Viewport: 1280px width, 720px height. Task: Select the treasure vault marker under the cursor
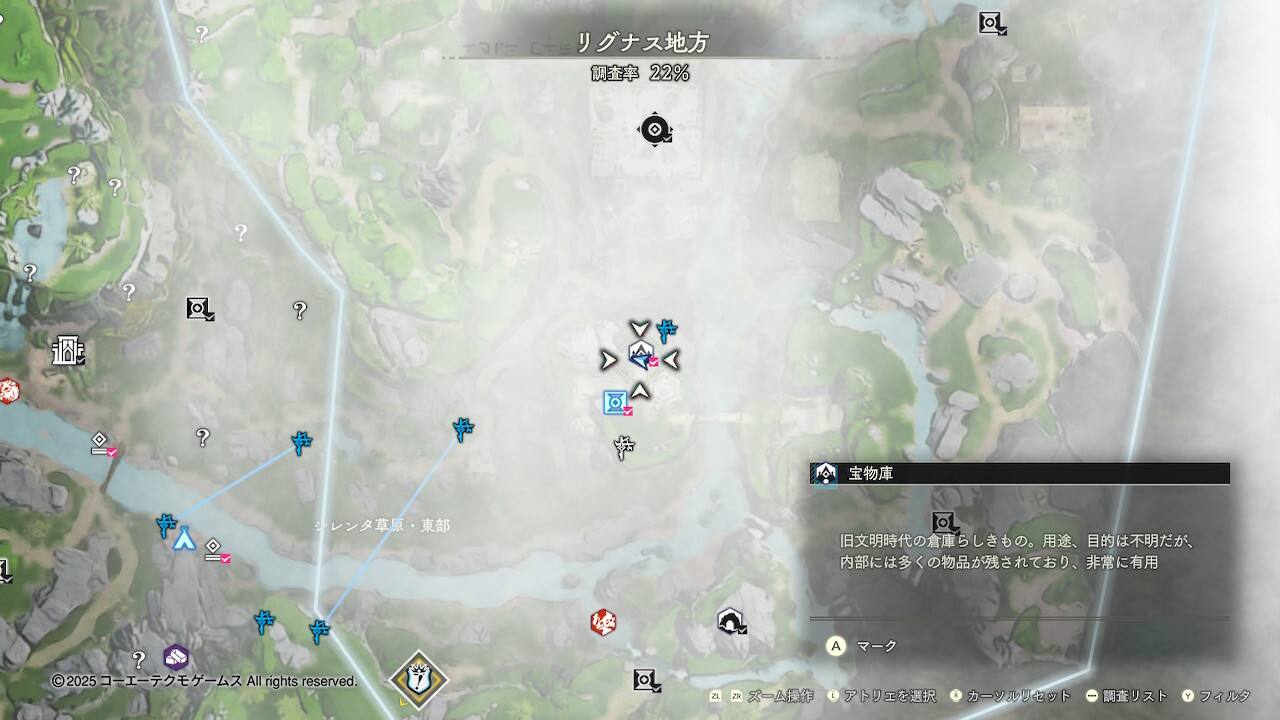[640, 354]
